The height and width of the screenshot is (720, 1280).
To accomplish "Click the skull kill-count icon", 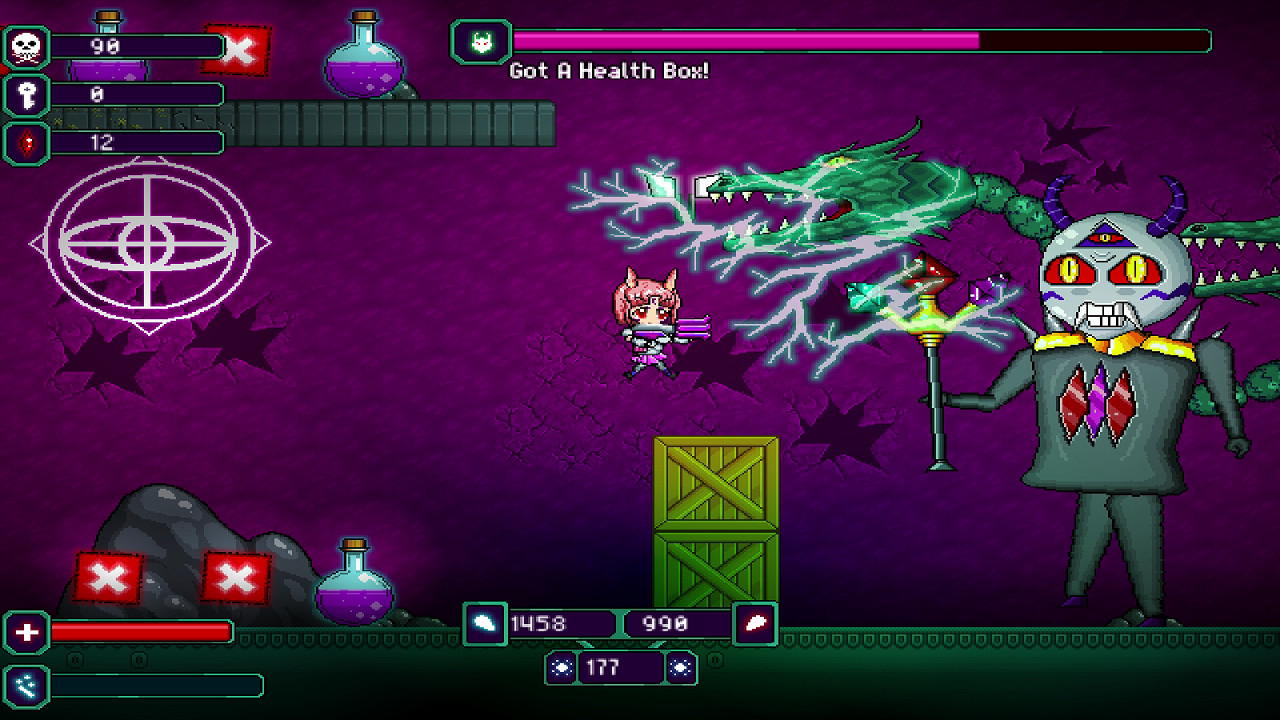I will [x=27, y=46].
